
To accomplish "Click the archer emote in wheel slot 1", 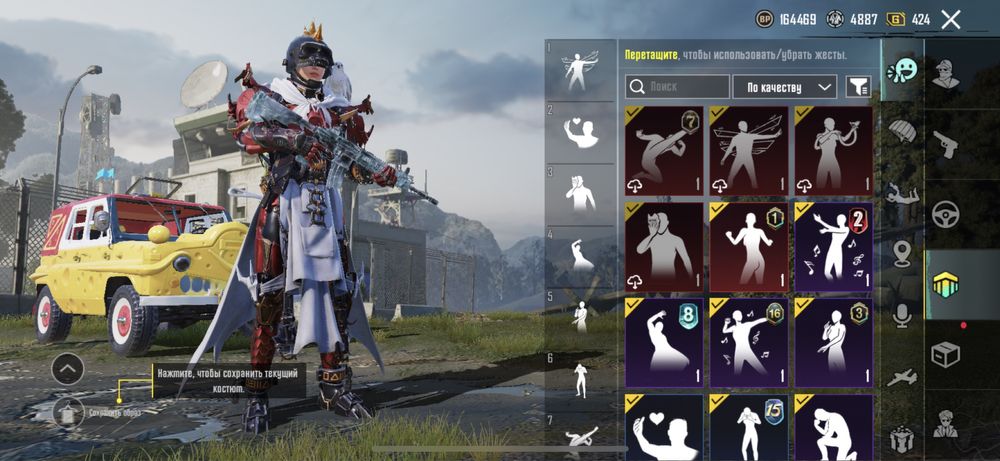I will [x=581, y=70].
